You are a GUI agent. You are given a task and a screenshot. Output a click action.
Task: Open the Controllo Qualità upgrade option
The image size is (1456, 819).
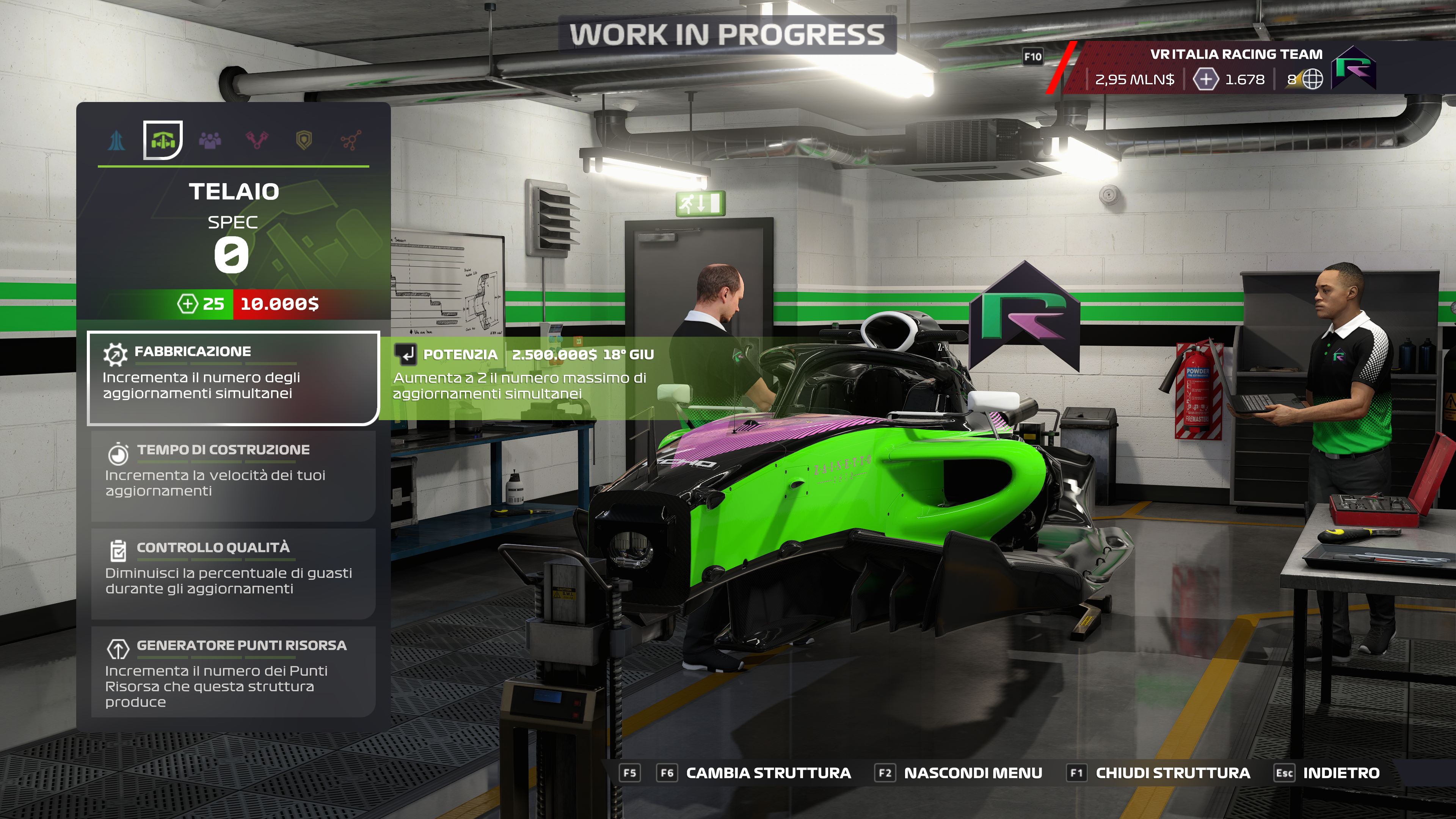pos(233,573)
